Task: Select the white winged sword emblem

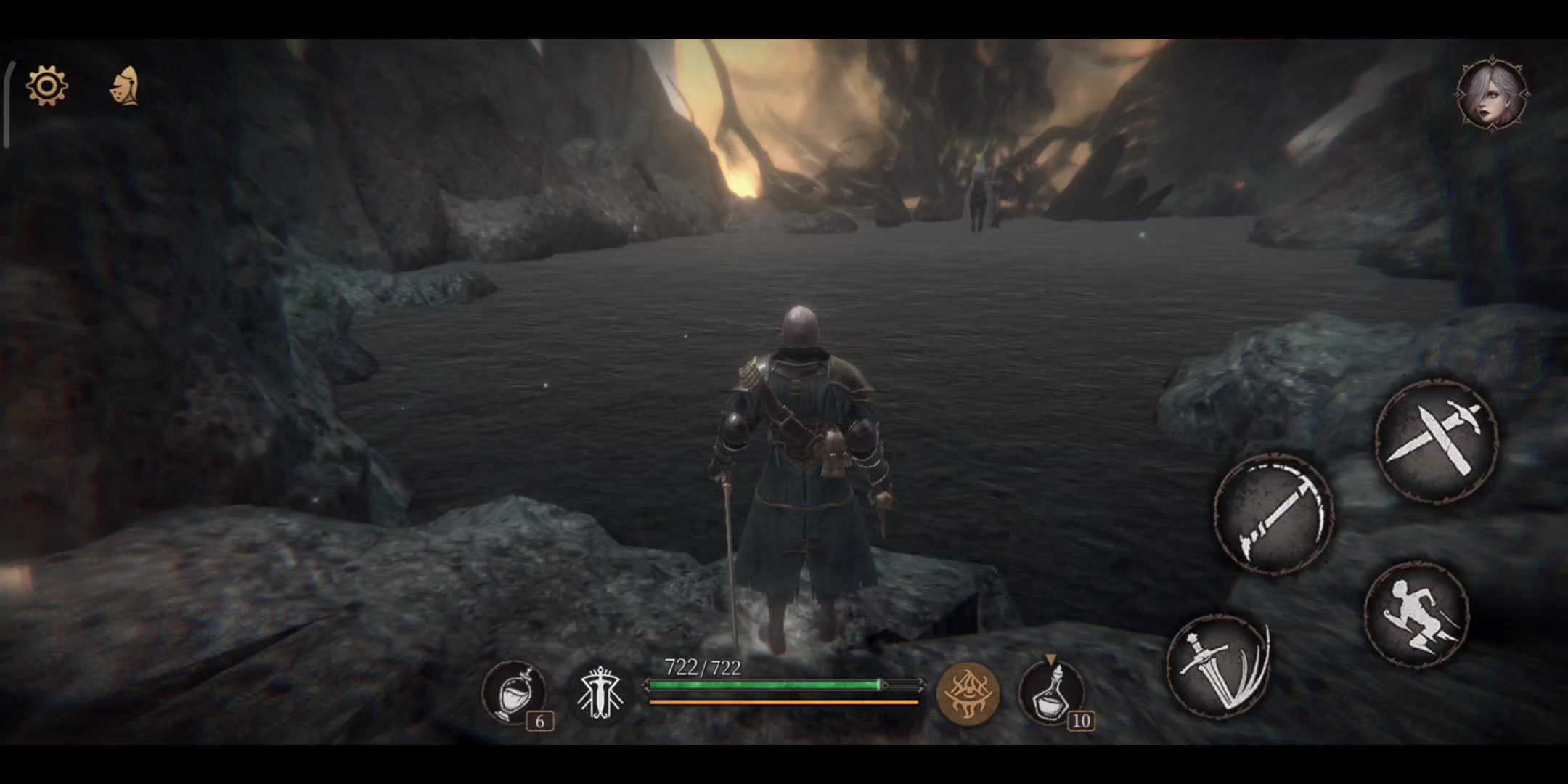Action: [x=600, y=693]
